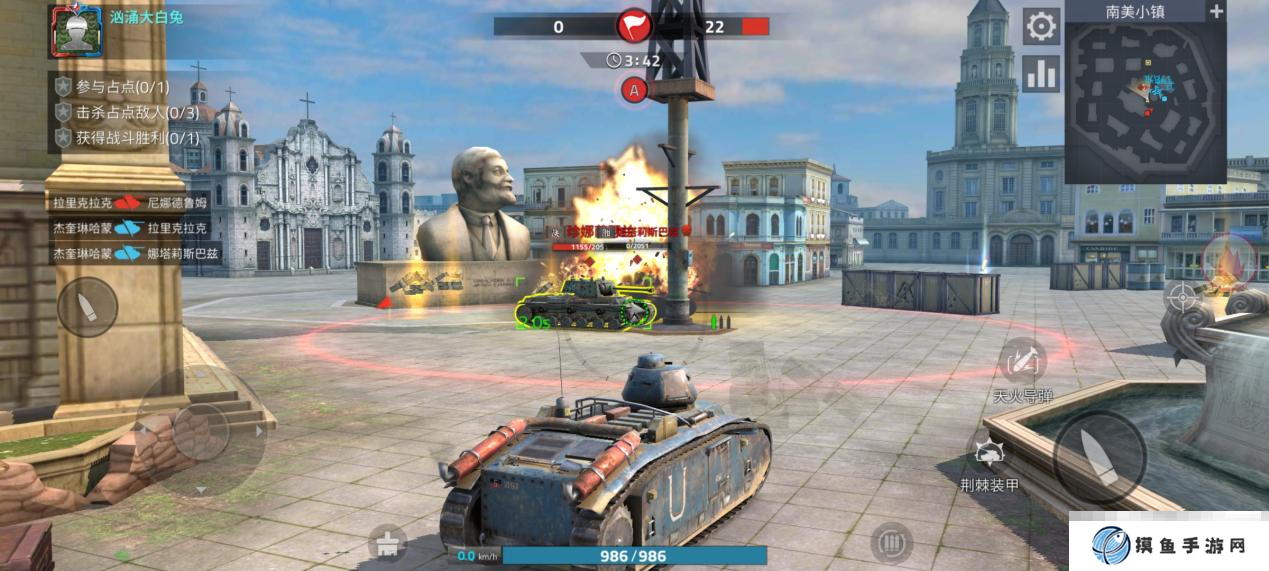
Task: Click the virtual movement joystick
Action: coord(201,432)
